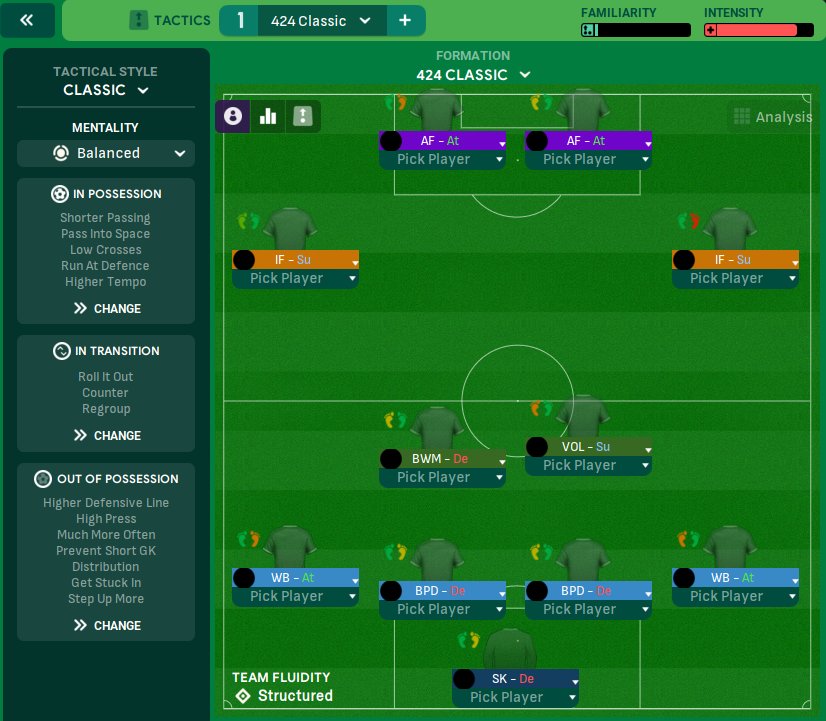Click Change under Out of Possession
The height and width of the screenshot is (721, 826).
pyautogui.click(x=106, y=626)
